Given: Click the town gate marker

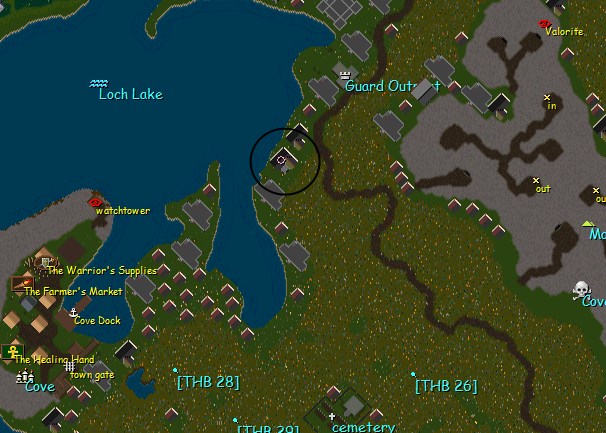Looking at the screenshot, I should click(x=70, y=366).
